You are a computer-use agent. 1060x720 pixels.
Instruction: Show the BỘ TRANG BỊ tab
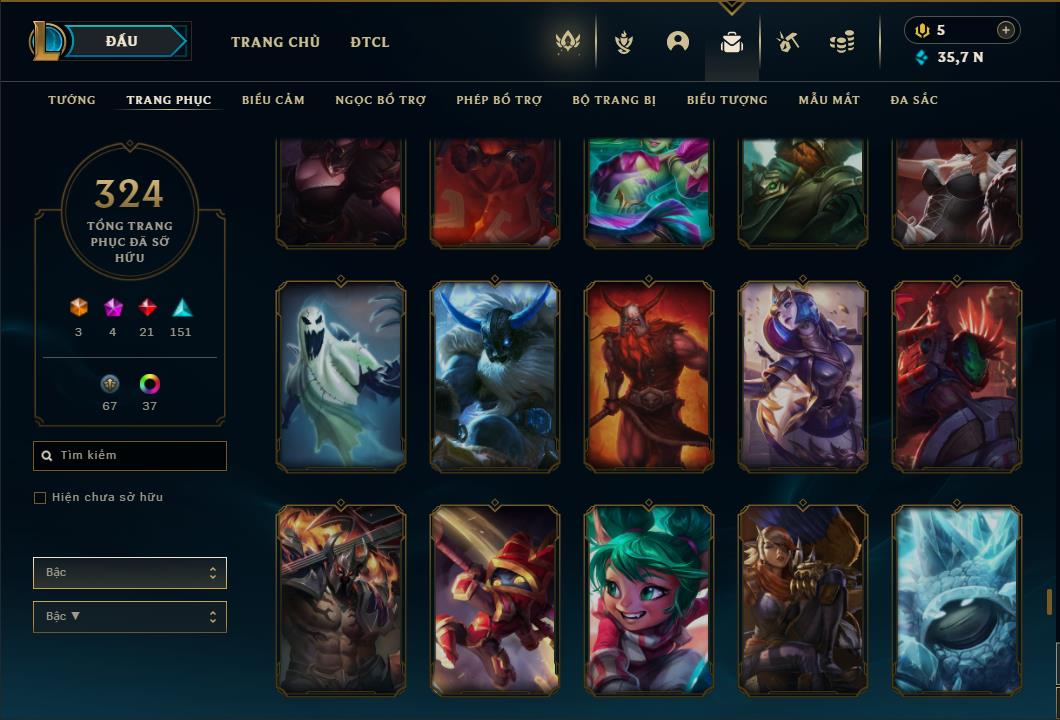click(614, 100)
